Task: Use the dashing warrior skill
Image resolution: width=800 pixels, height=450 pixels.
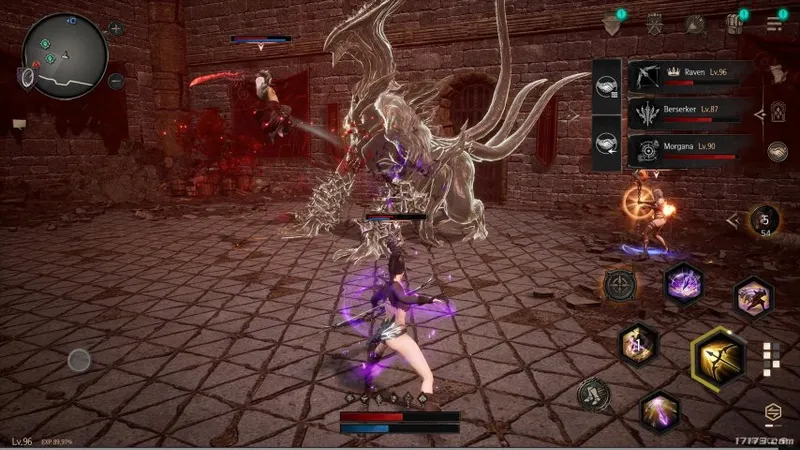Action: [752, 297]
